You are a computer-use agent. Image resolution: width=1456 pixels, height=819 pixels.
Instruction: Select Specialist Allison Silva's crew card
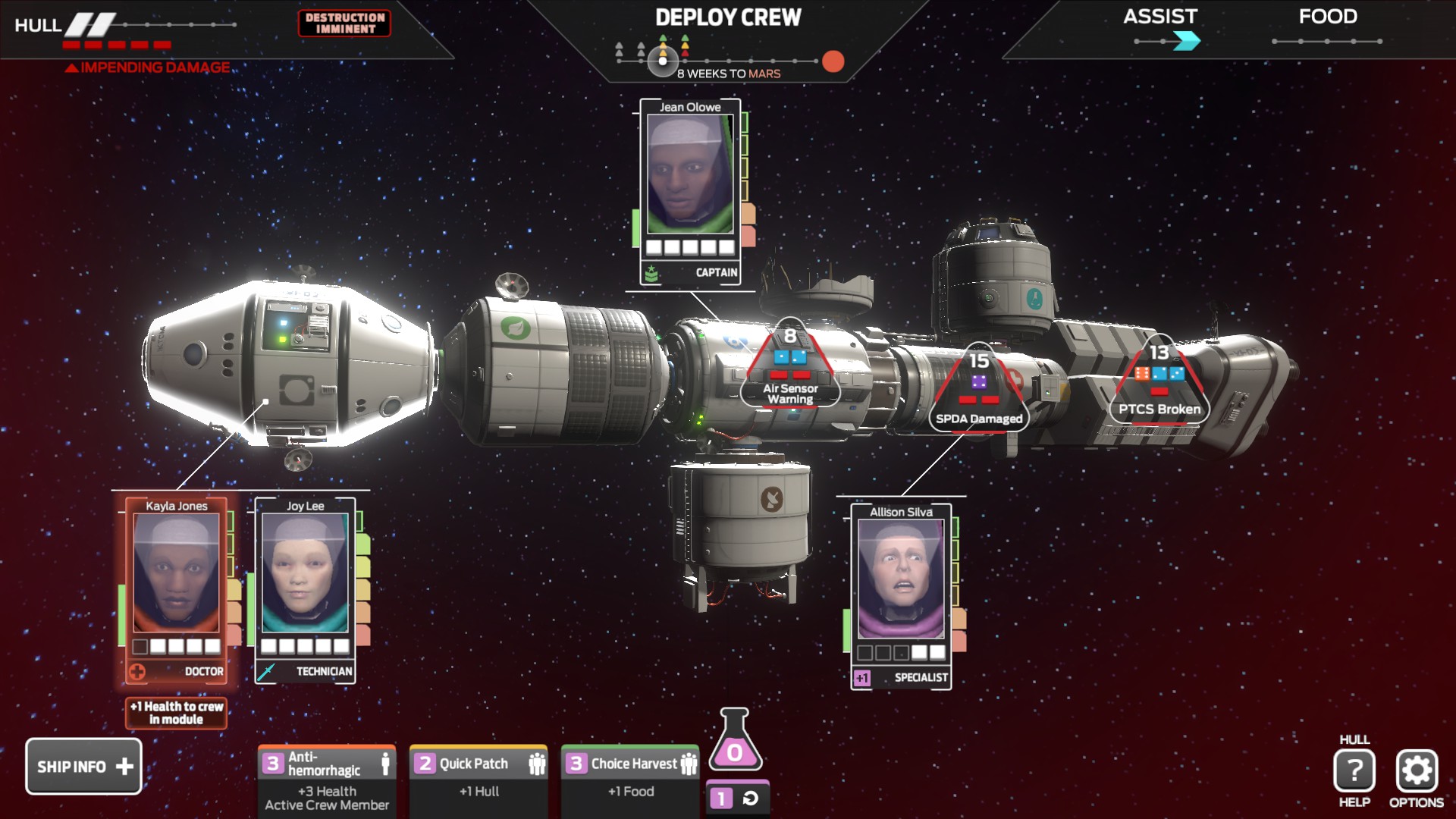tap(901, 595)
